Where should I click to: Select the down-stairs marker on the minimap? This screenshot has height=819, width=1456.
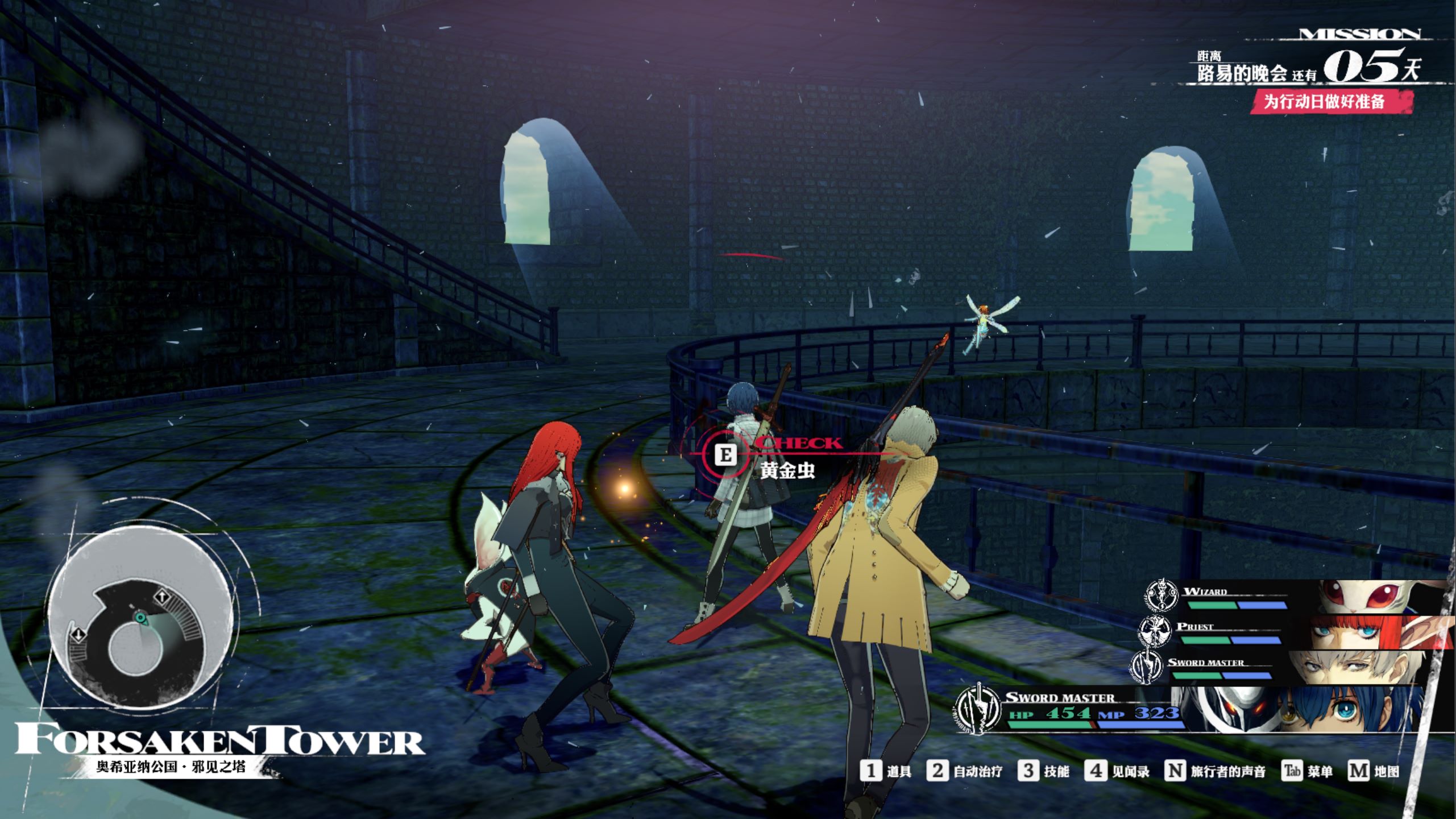(x=78, y=634)
